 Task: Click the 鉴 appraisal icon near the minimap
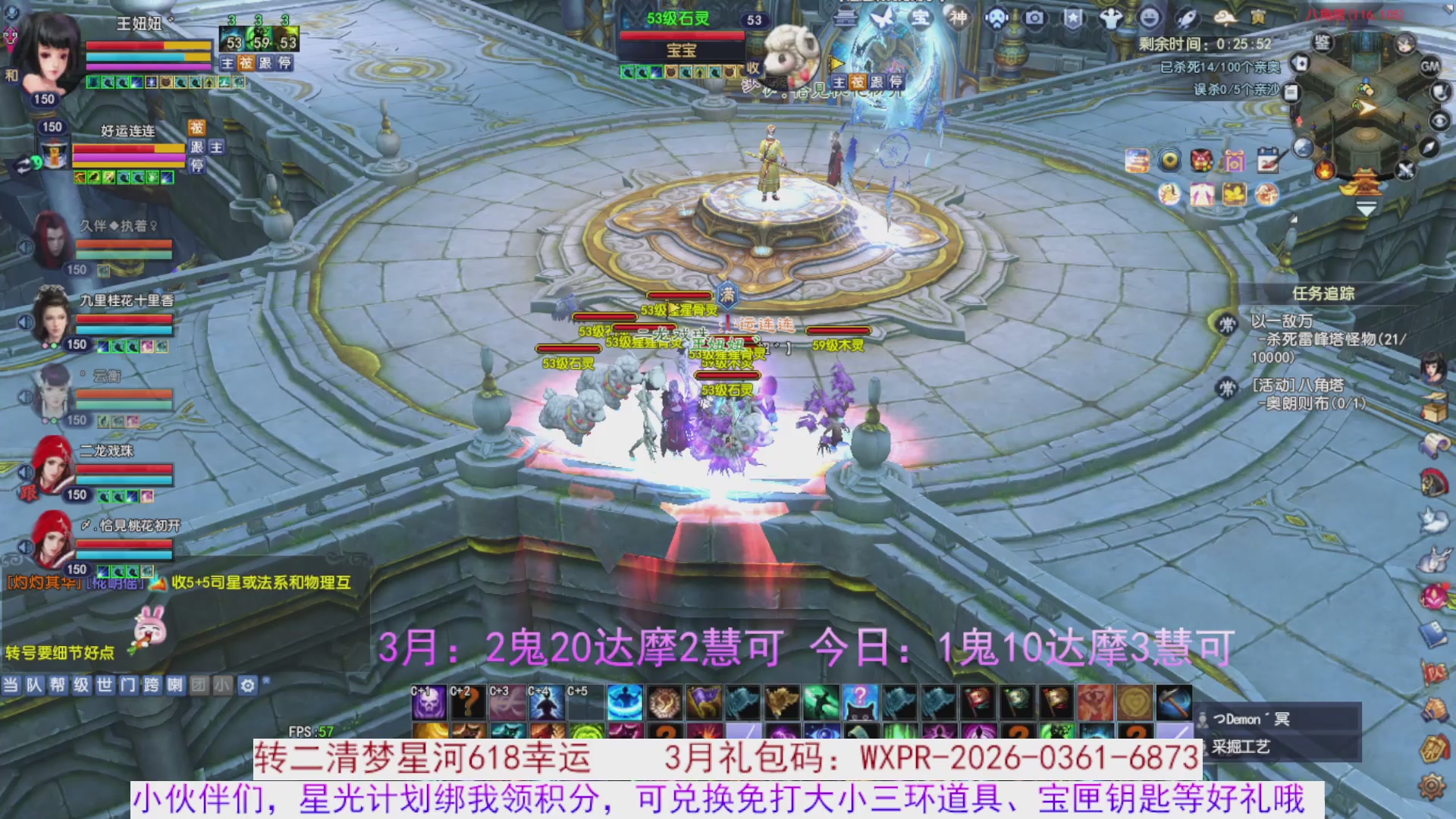pyautogui.click(x=1322, y=43)
